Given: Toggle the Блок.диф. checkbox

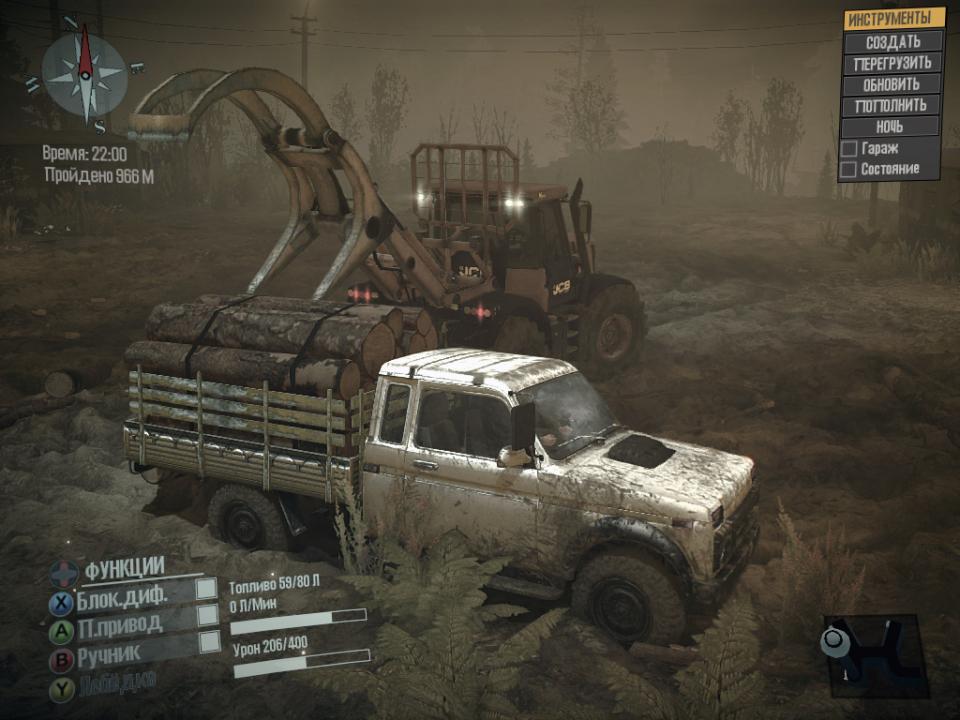Looking at the screenshot, I should point(206,589).
